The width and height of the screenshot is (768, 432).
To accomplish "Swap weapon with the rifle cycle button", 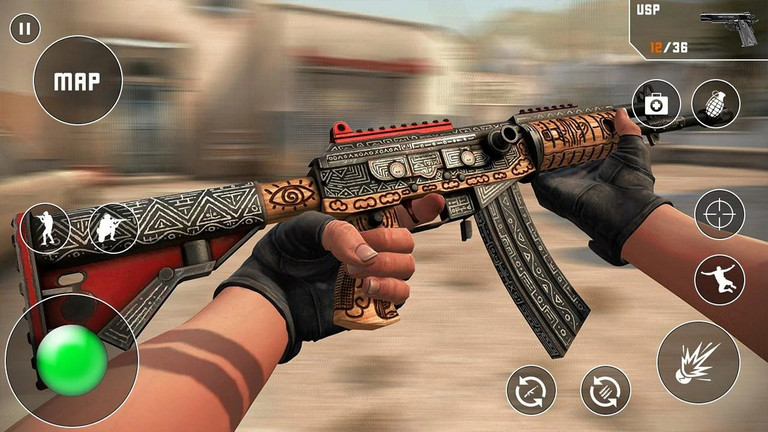I will [531, 390].
